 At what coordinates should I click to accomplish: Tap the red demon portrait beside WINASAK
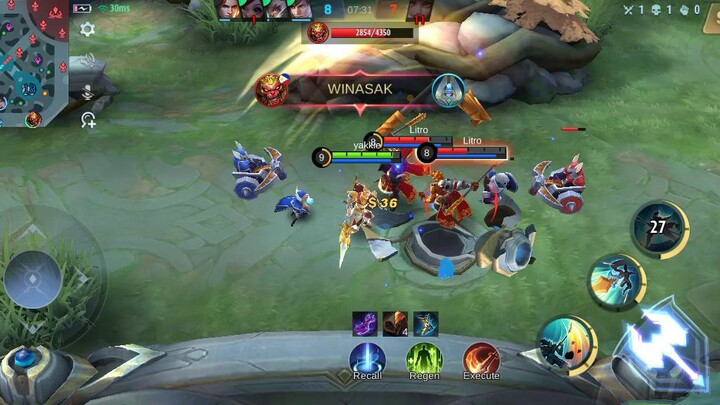tap(270, 88)
